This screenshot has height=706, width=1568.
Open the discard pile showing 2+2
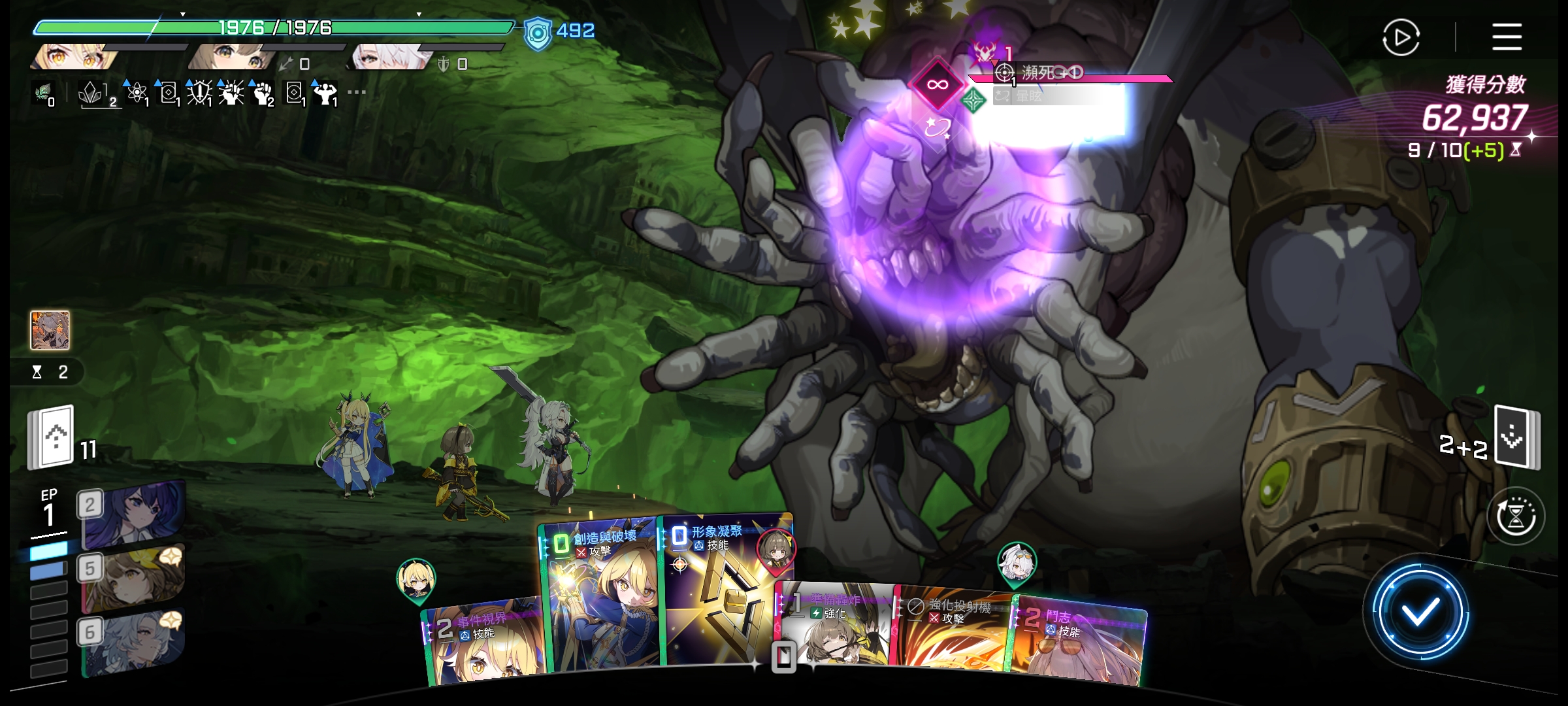coord(1517,437)
